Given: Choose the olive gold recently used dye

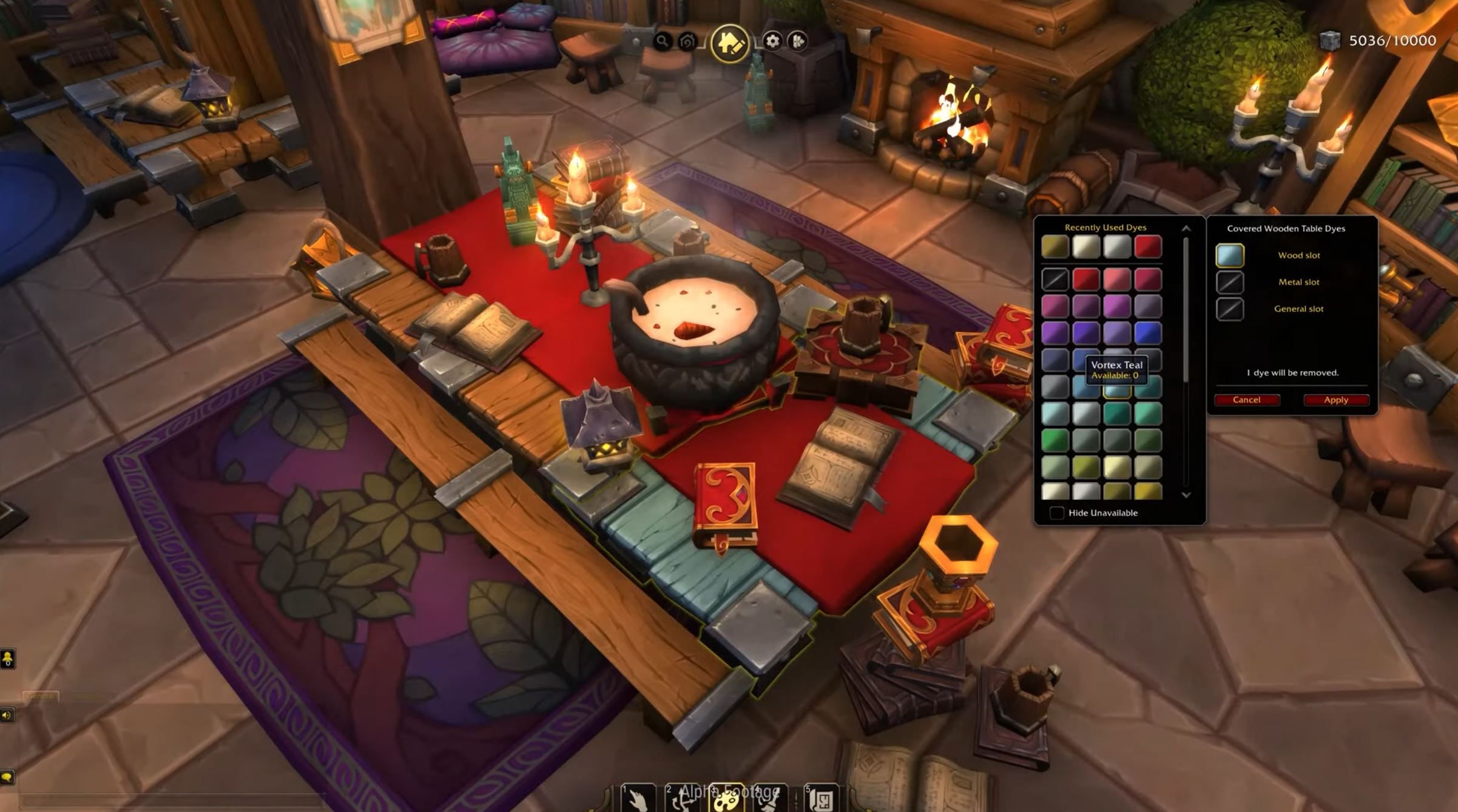Looking at the screenshot, I should [x=1055, y=247].
